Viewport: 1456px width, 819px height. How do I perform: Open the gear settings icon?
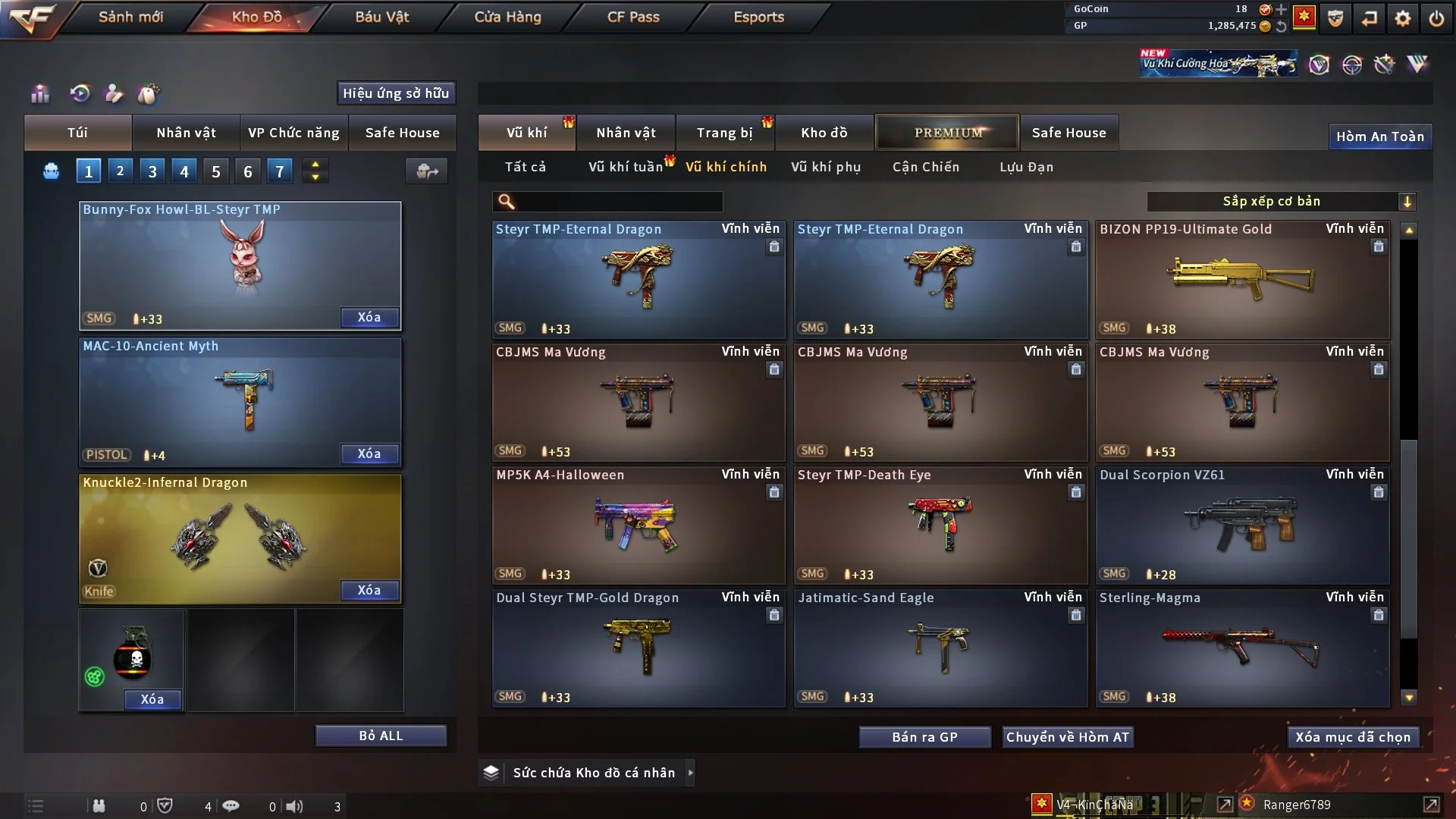coord(1402,17)
